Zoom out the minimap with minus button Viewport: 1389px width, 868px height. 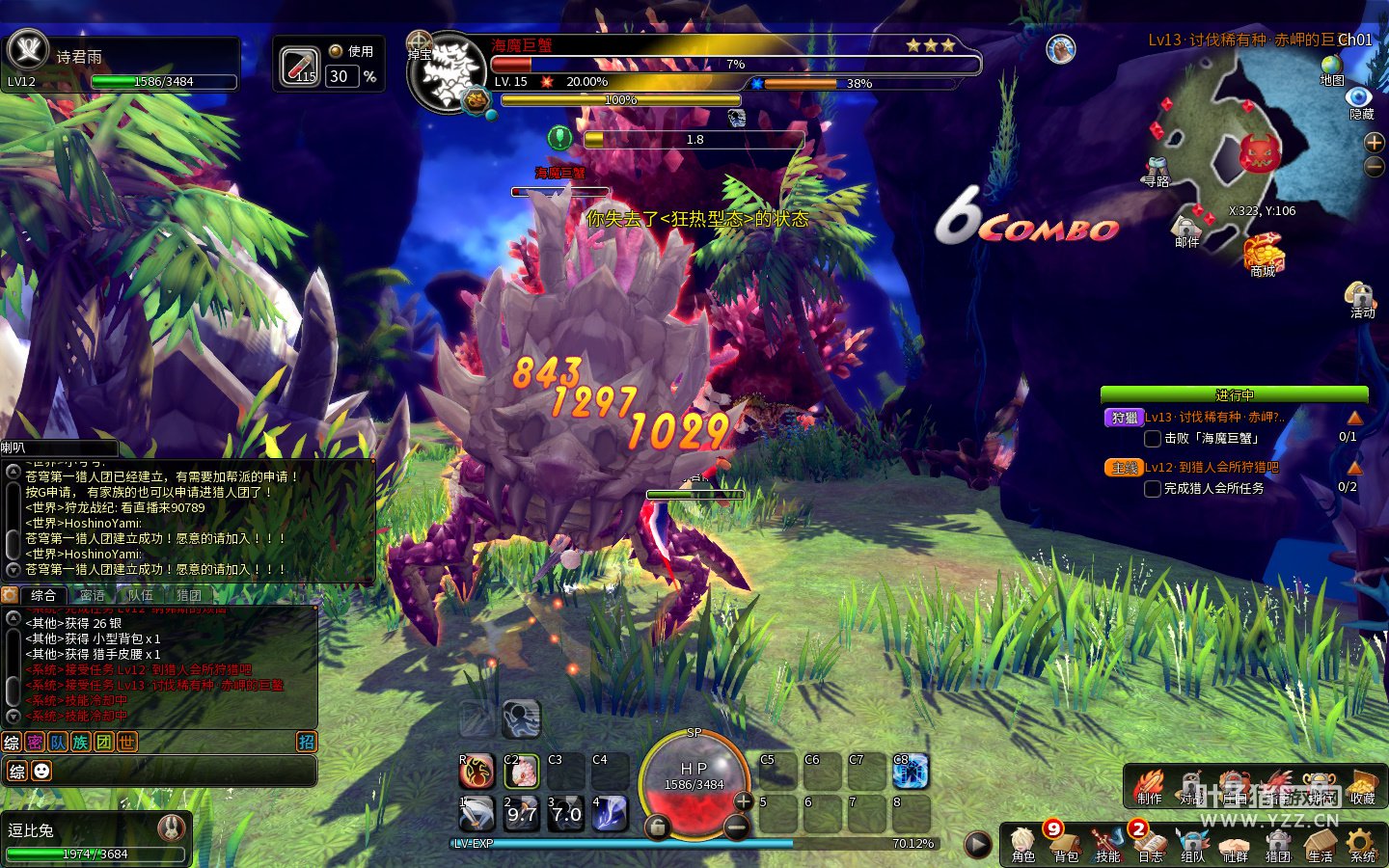point(1375,167)
